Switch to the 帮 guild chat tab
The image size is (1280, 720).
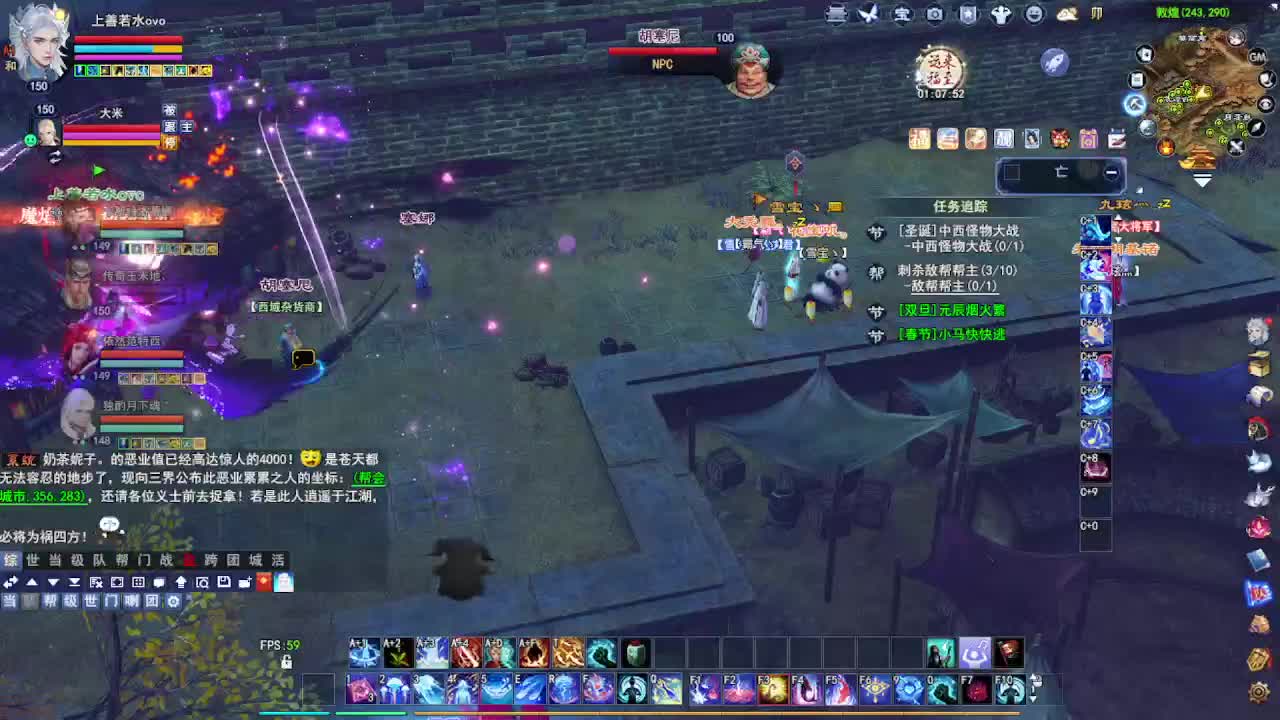click(122, 560)
